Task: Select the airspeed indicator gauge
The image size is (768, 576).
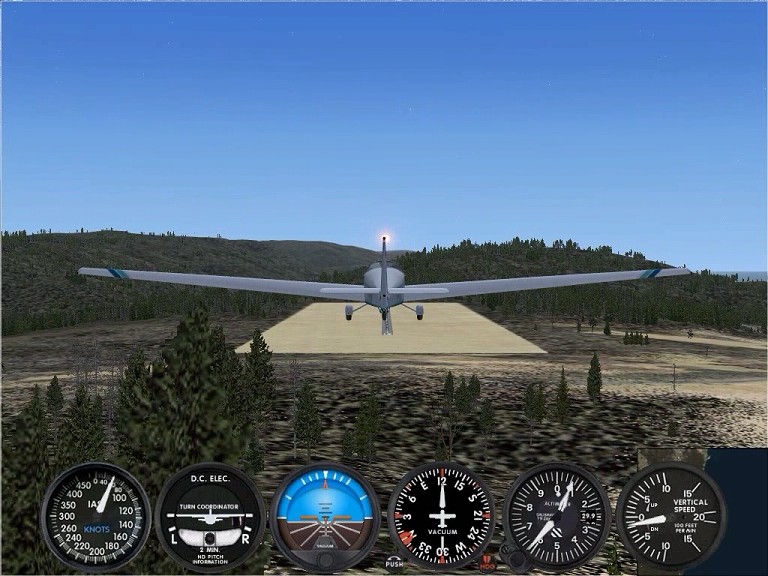Action: 95,516
